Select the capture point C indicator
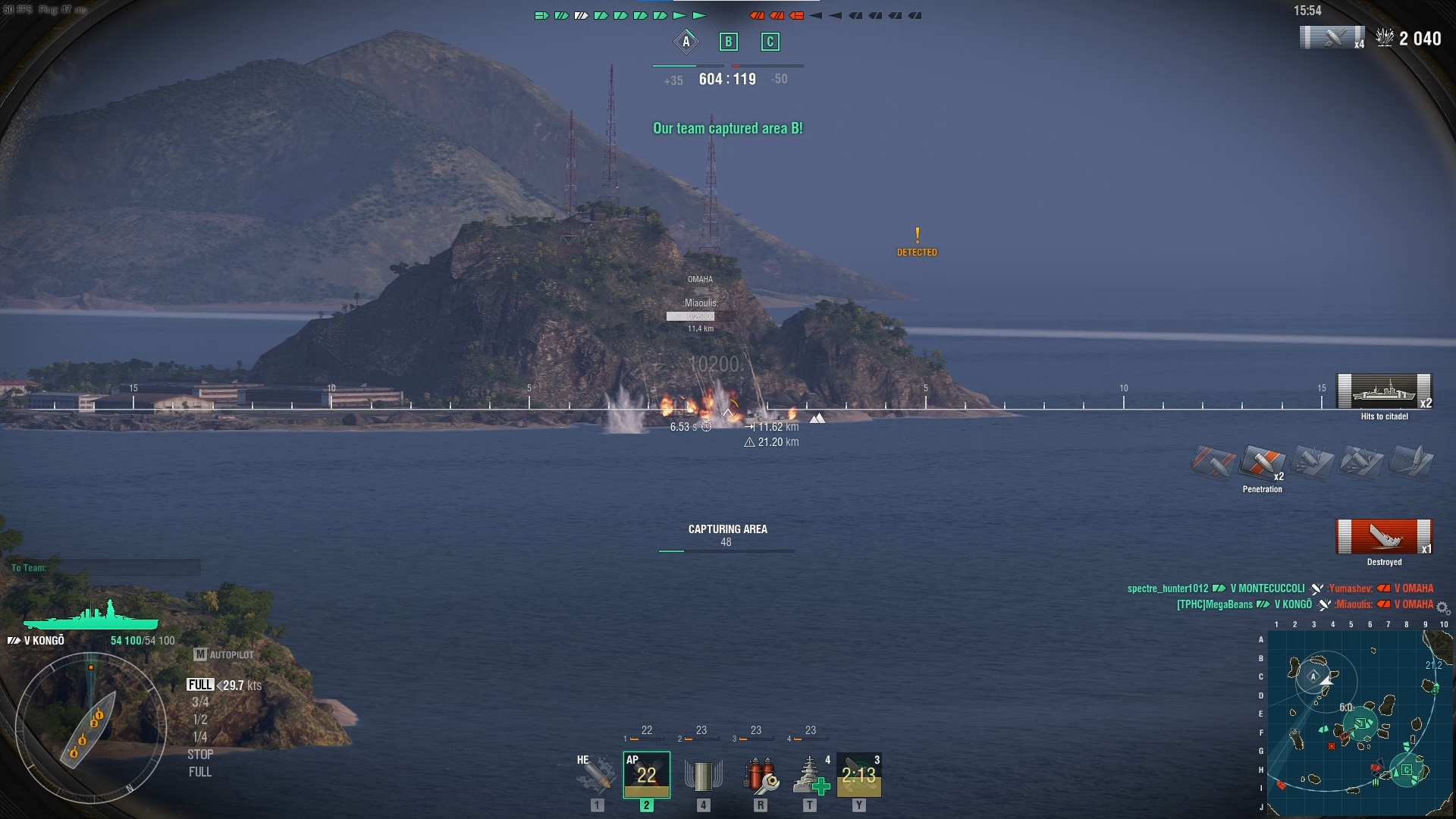The width and height of the screenshot is (1456, 819). click(x=770, y=42)
